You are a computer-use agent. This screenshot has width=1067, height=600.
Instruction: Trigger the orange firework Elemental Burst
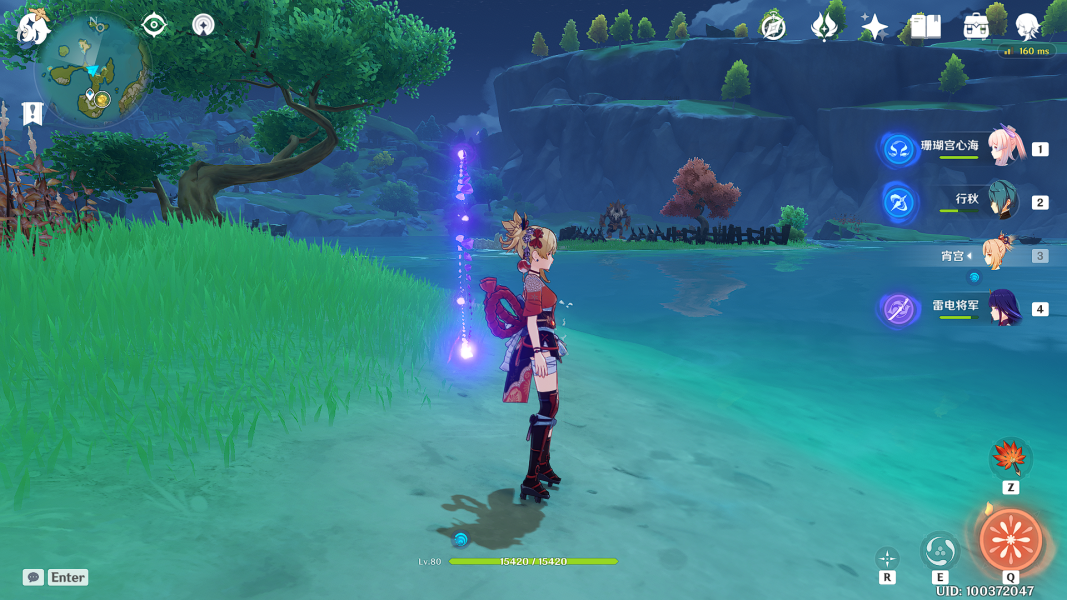[x=1010, y=540]
